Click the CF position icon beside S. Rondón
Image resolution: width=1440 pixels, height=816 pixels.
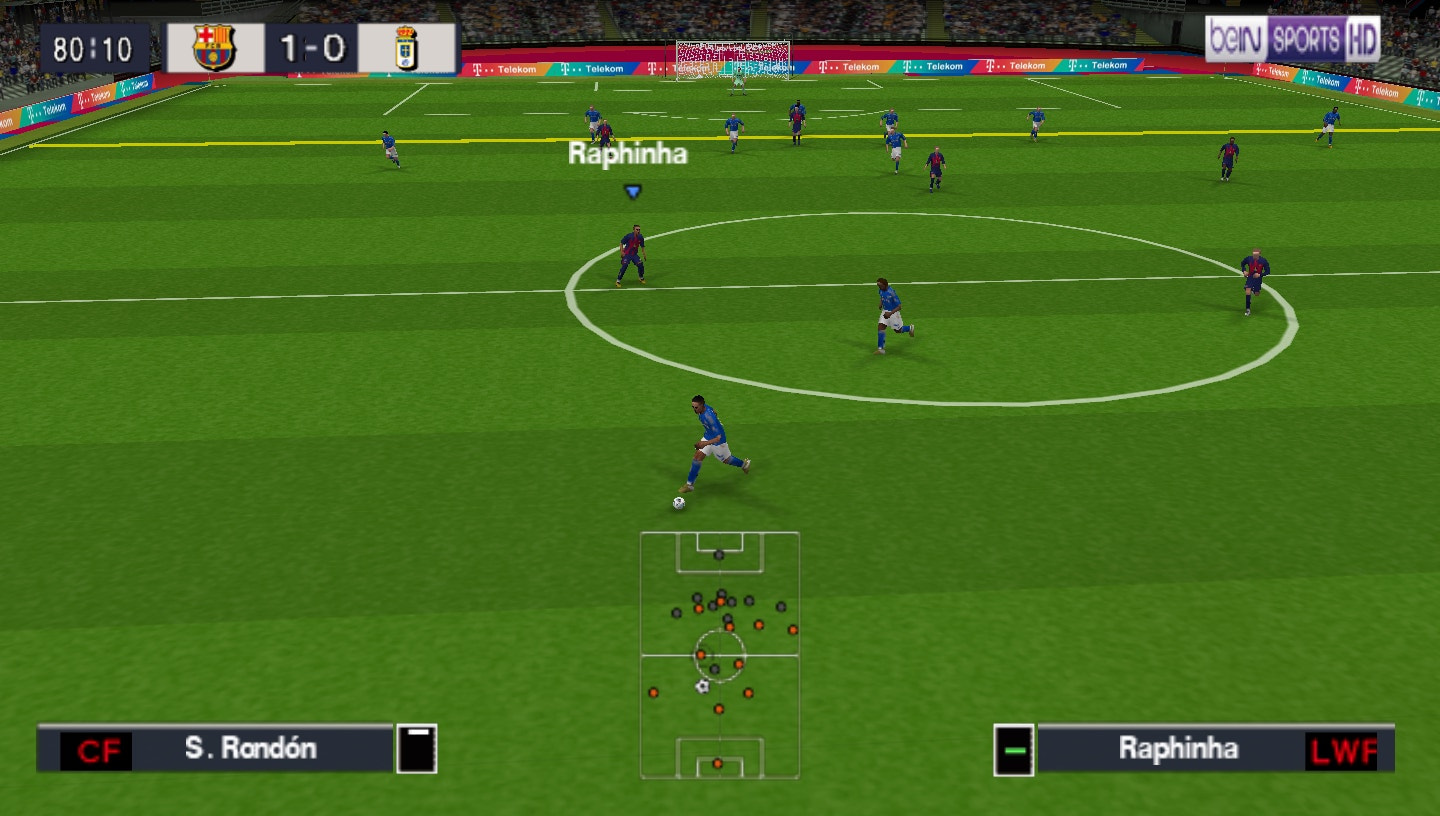tap(99, 748)
